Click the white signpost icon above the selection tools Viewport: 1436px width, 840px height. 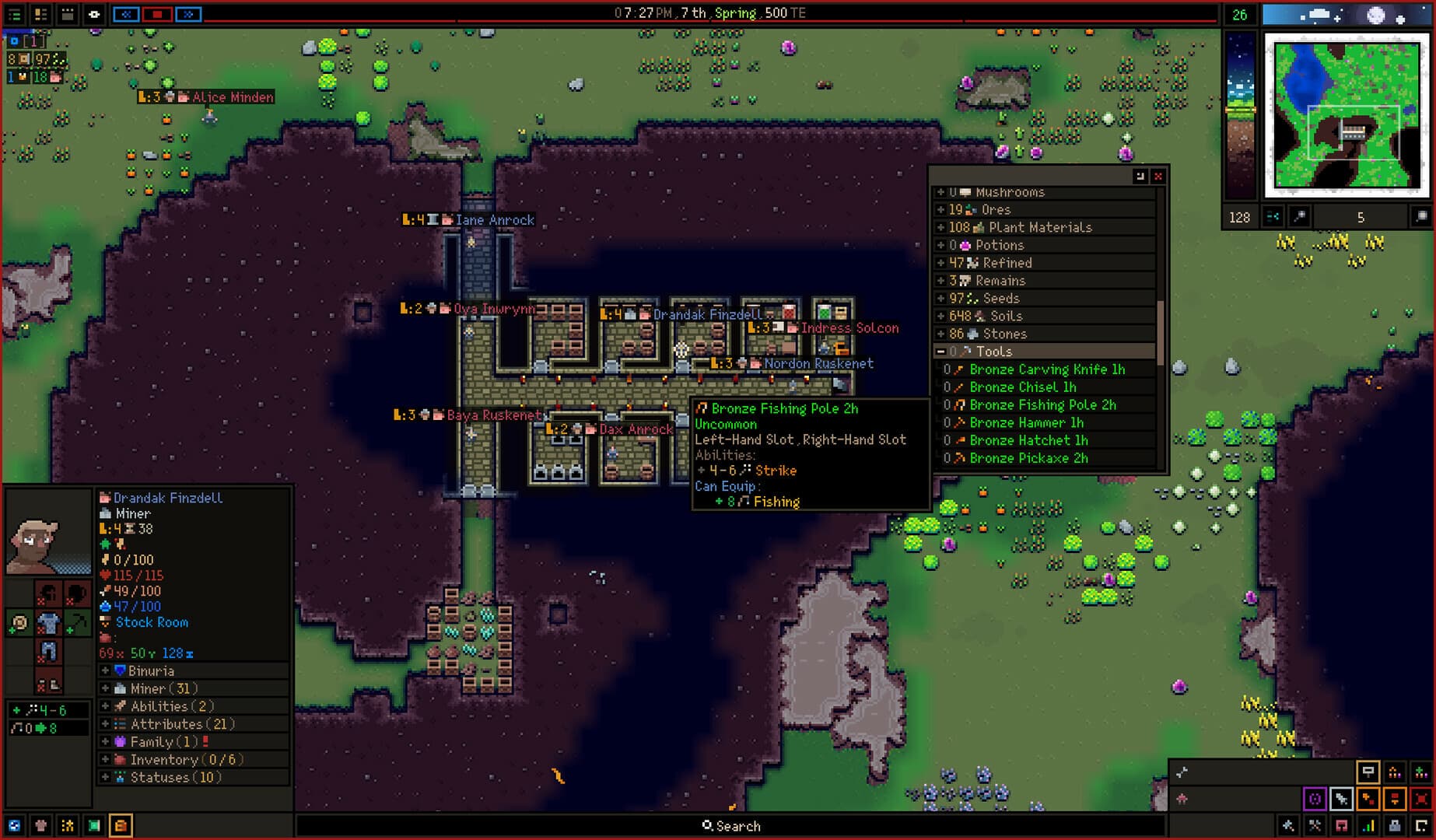[1368, 772]
